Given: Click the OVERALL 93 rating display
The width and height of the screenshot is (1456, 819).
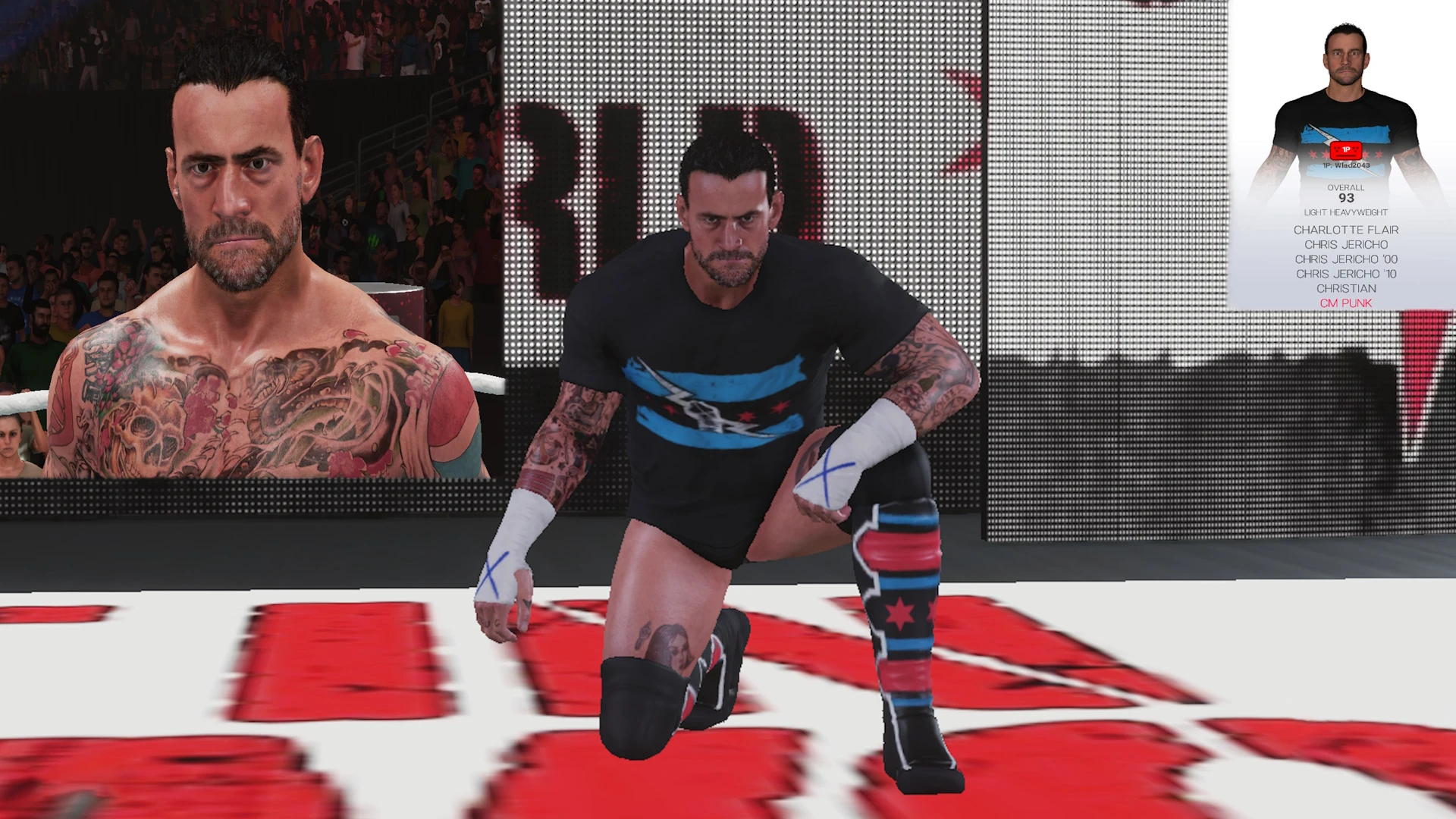Looking at the screenshot, I should click(1345, 195).
